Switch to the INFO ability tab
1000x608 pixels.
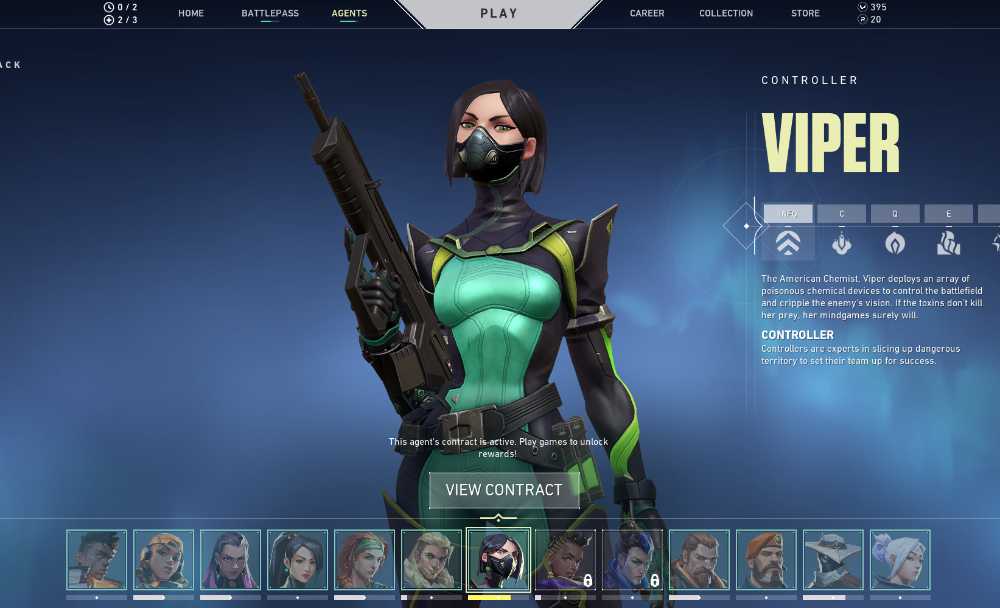click(x=788, y=214)
